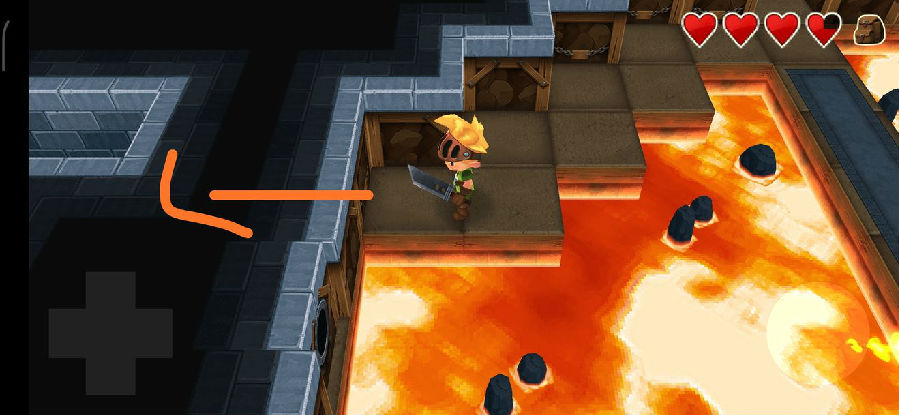Viewport: 899px width, 415px height.
Task: Tap the left arm of the d-pad
Action: click(x=68, y=333)
